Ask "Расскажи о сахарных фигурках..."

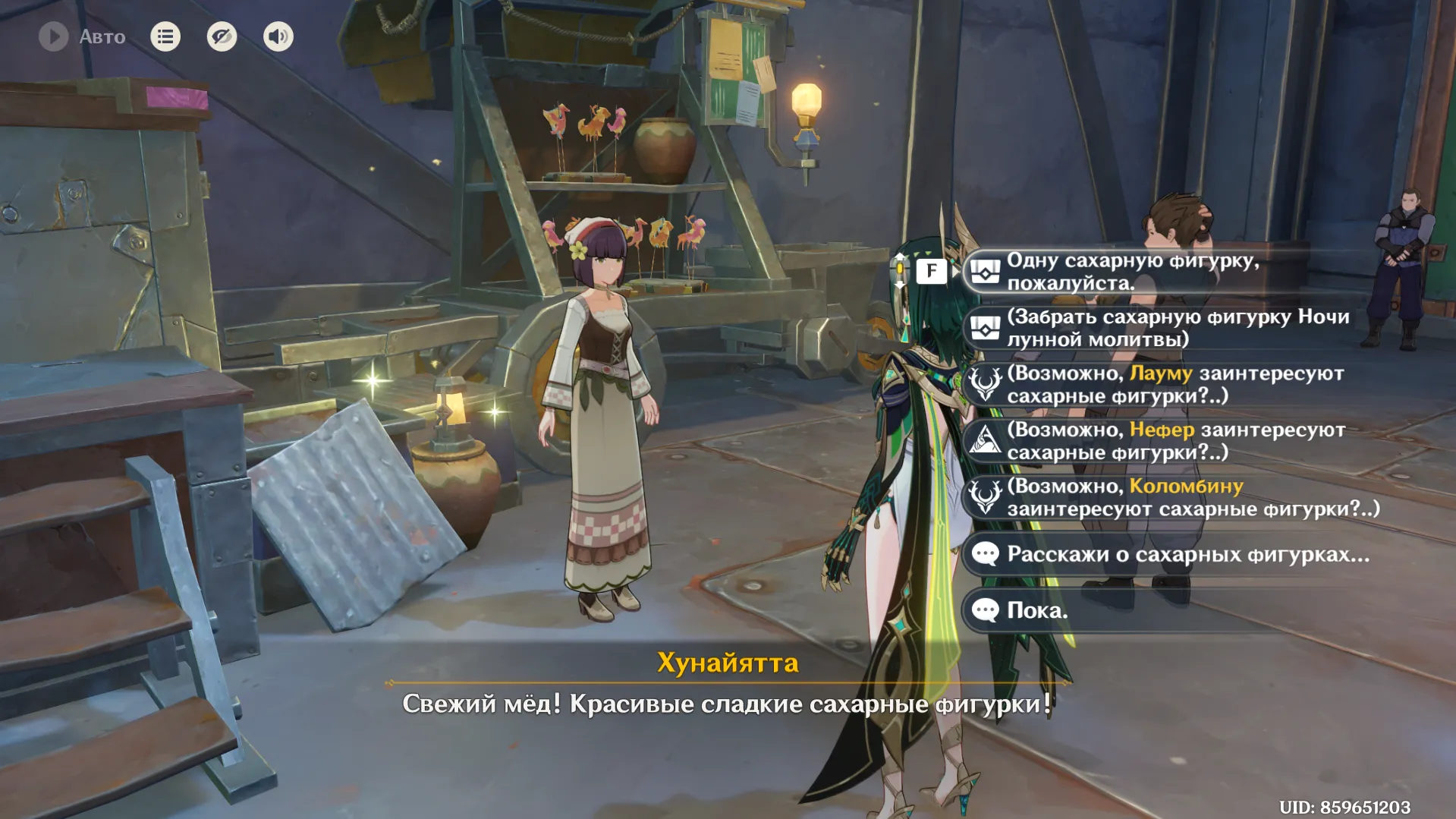pos(1187,554)
